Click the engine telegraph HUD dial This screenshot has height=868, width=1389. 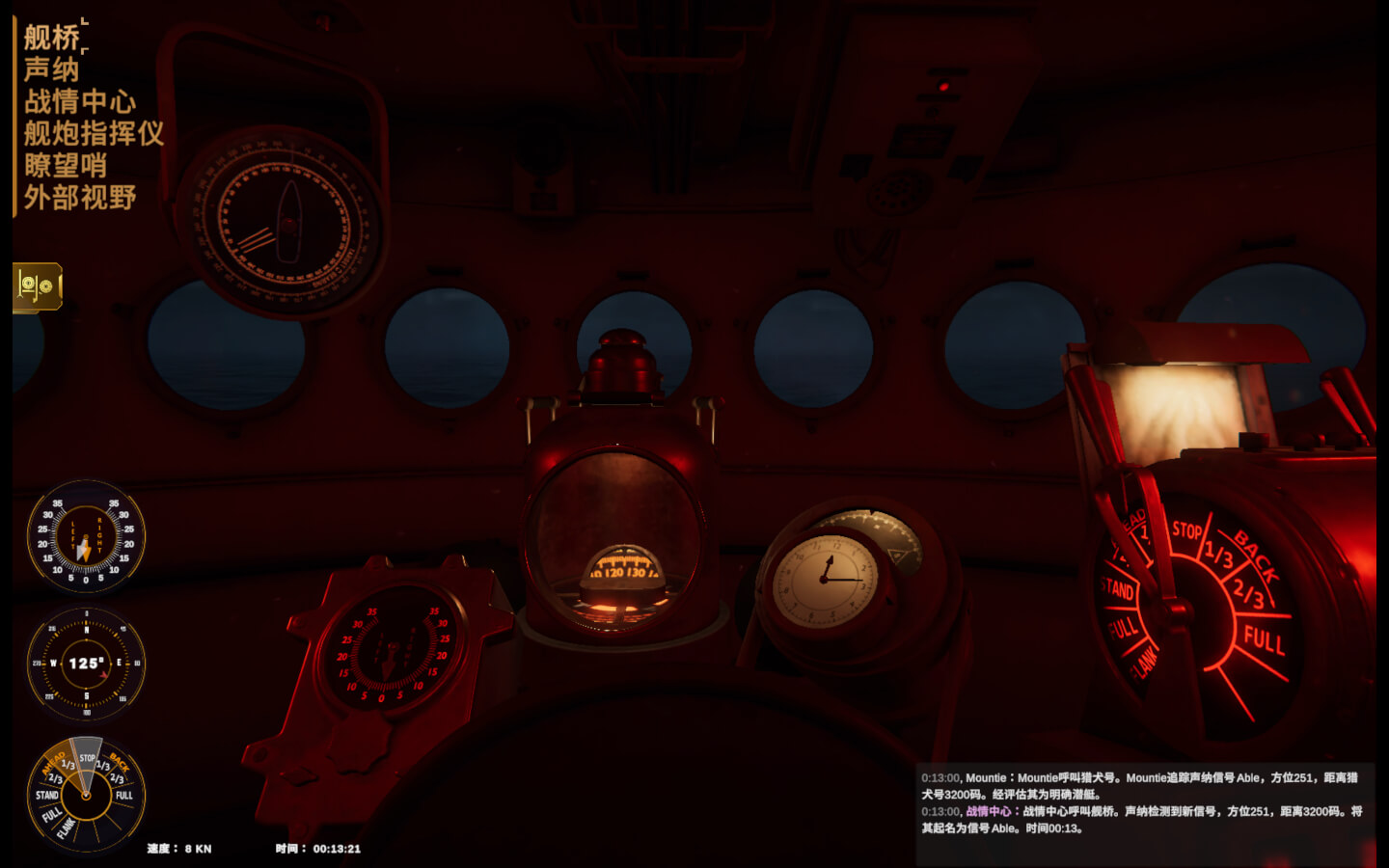[x=86, y=795]
